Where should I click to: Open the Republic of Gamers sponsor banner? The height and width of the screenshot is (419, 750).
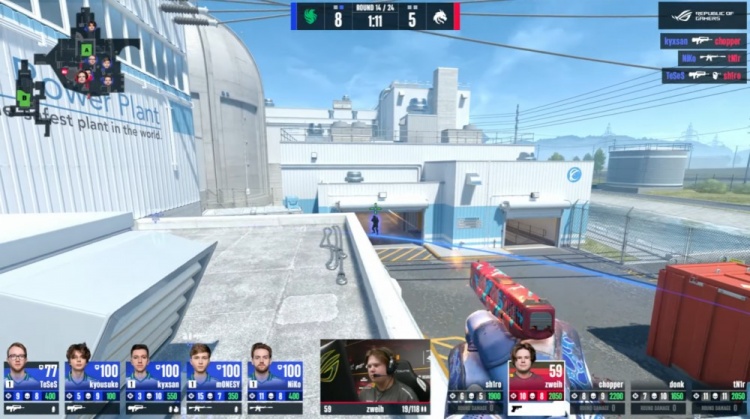(702, 14)
